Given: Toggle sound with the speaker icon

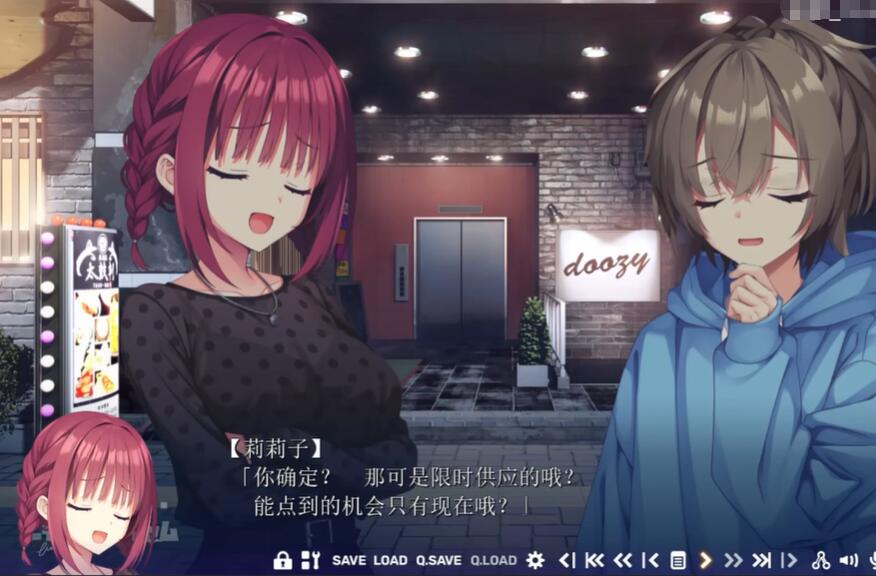Looking at the screenshot, I should point(849,560).
